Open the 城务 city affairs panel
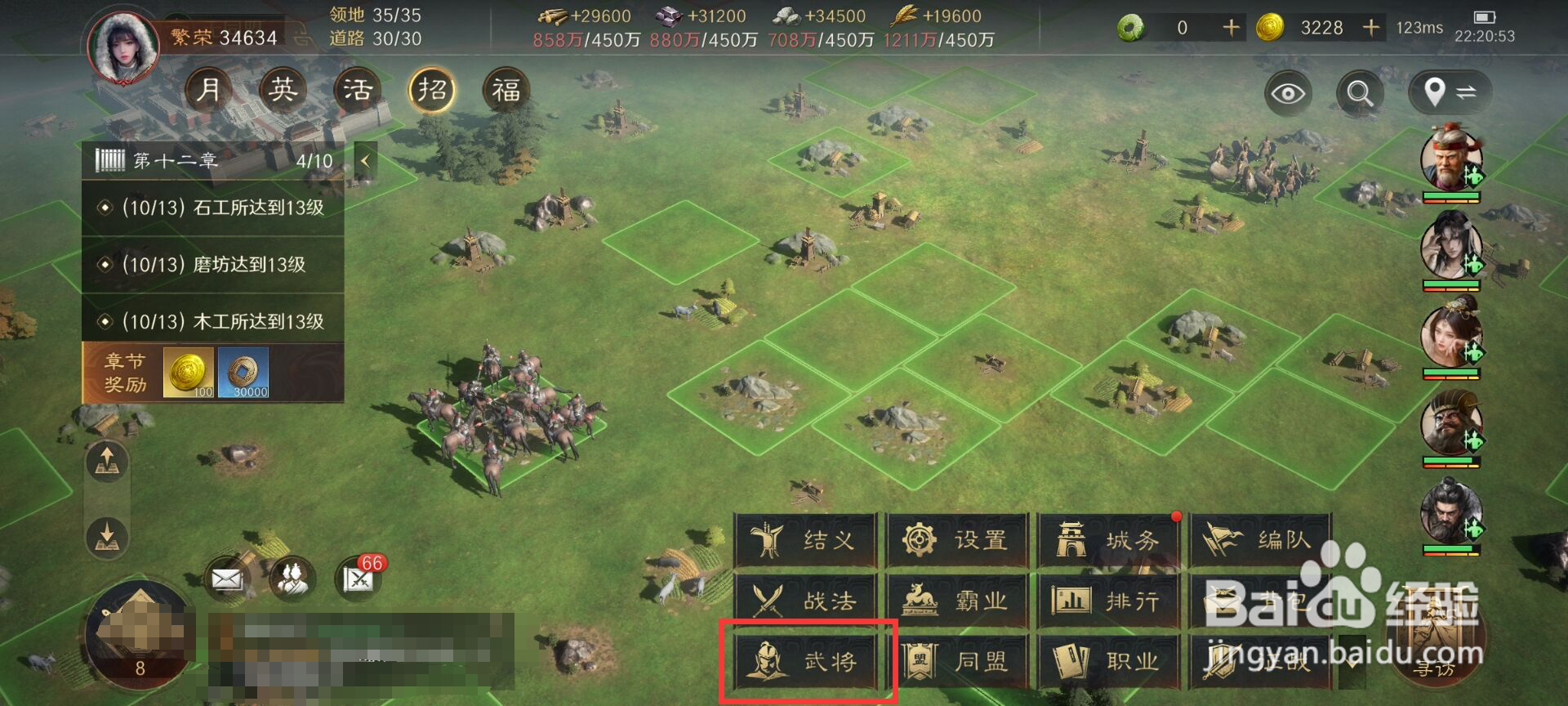1568x706 pixels. (1111, 540)
